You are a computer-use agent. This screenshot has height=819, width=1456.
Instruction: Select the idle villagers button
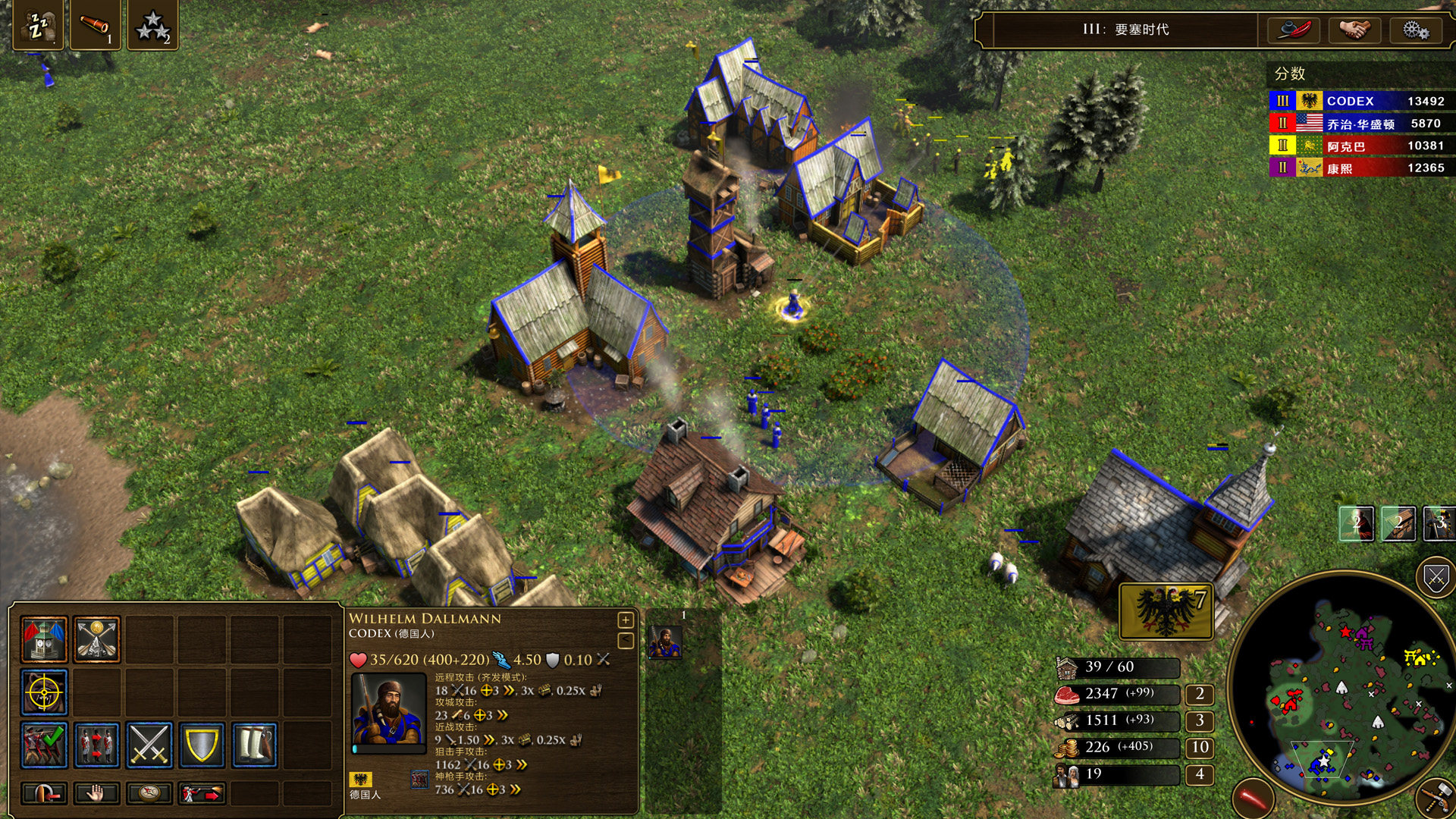point(37,26)
